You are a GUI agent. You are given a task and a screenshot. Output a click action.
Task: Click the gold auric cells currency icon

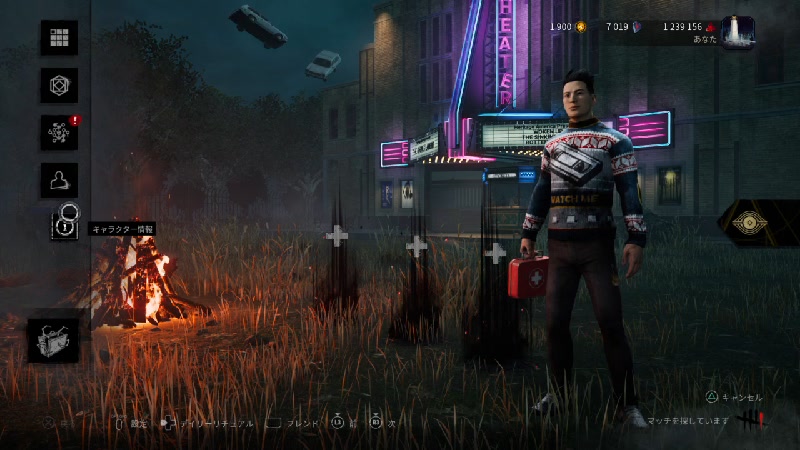tap(581, 26)
